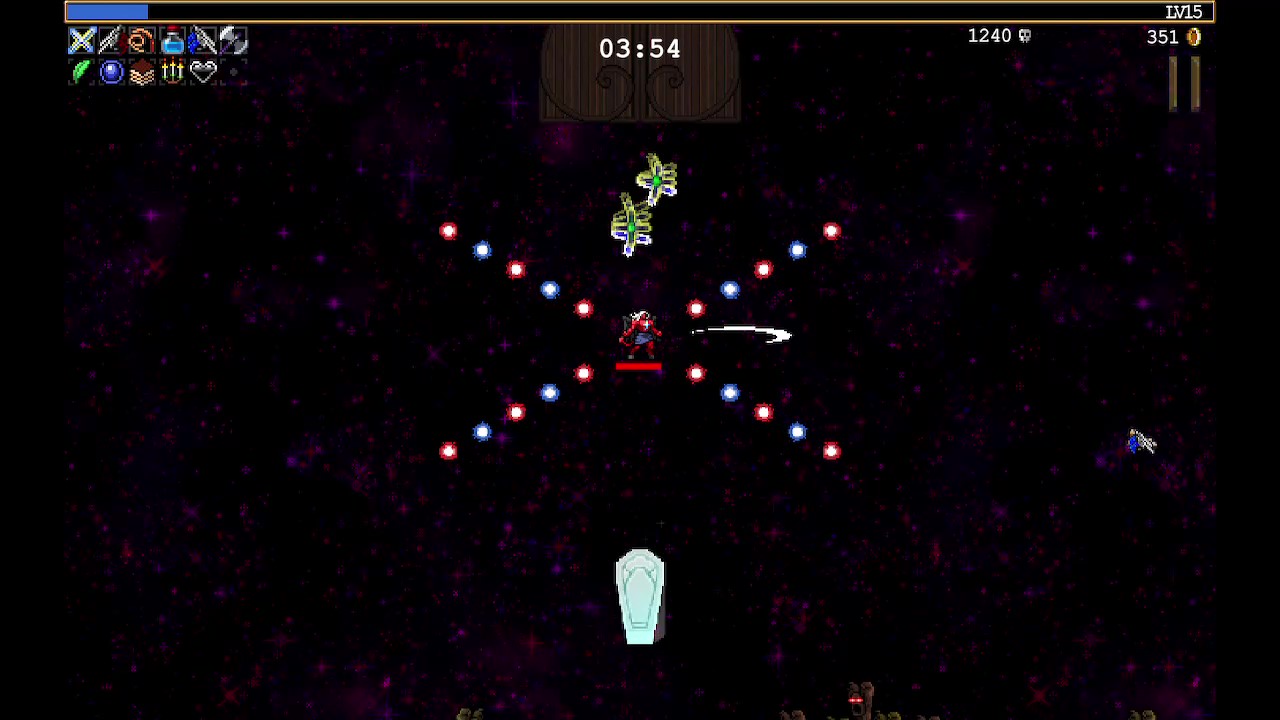Image resolution: width=1280 pixels, height=720 pixels.
Task: Click the red pistol weapon icon
Action: [x=111, y=41]
